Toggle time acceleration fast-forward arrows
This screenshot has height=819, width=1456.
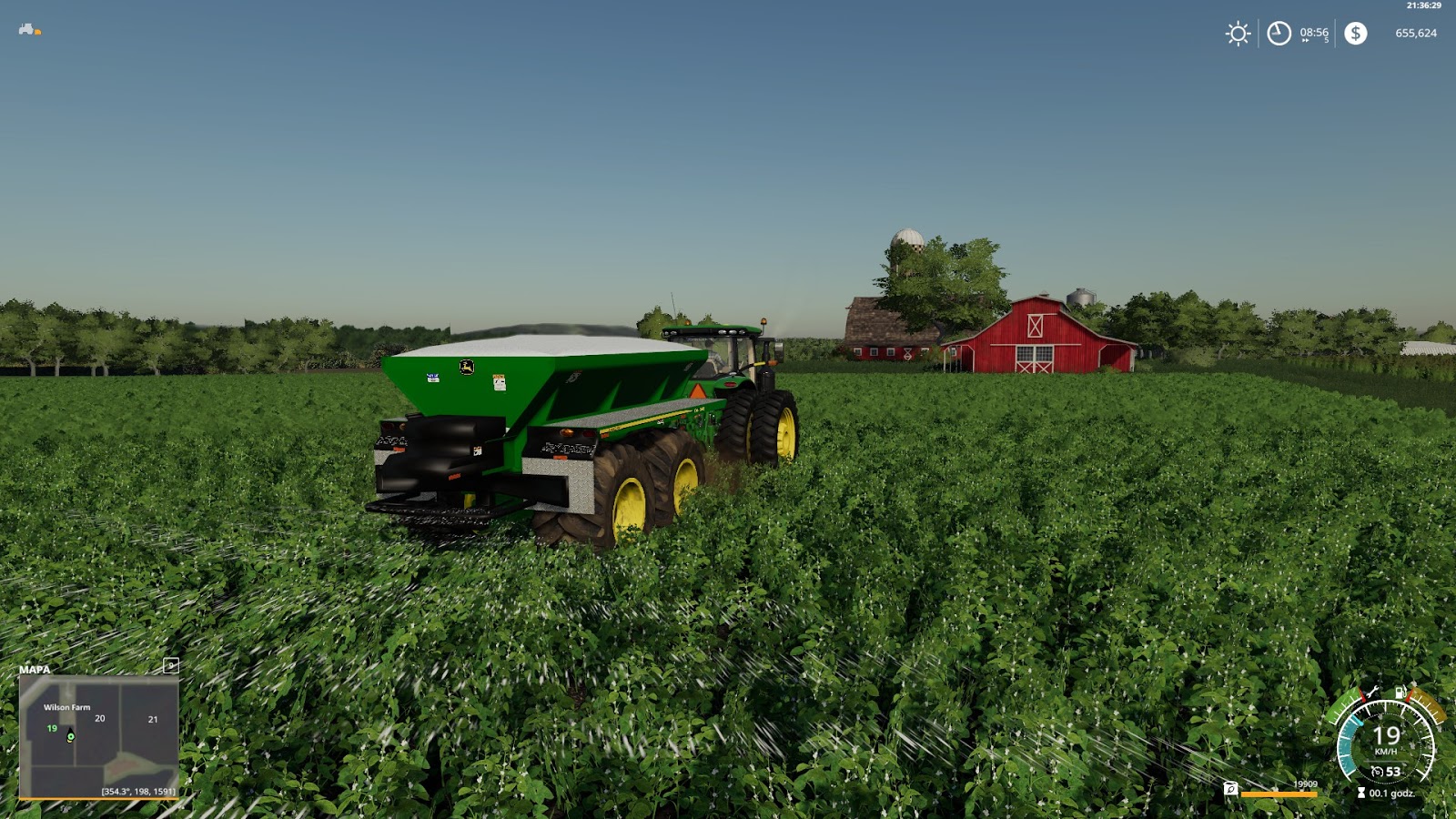click(1304, 40)
